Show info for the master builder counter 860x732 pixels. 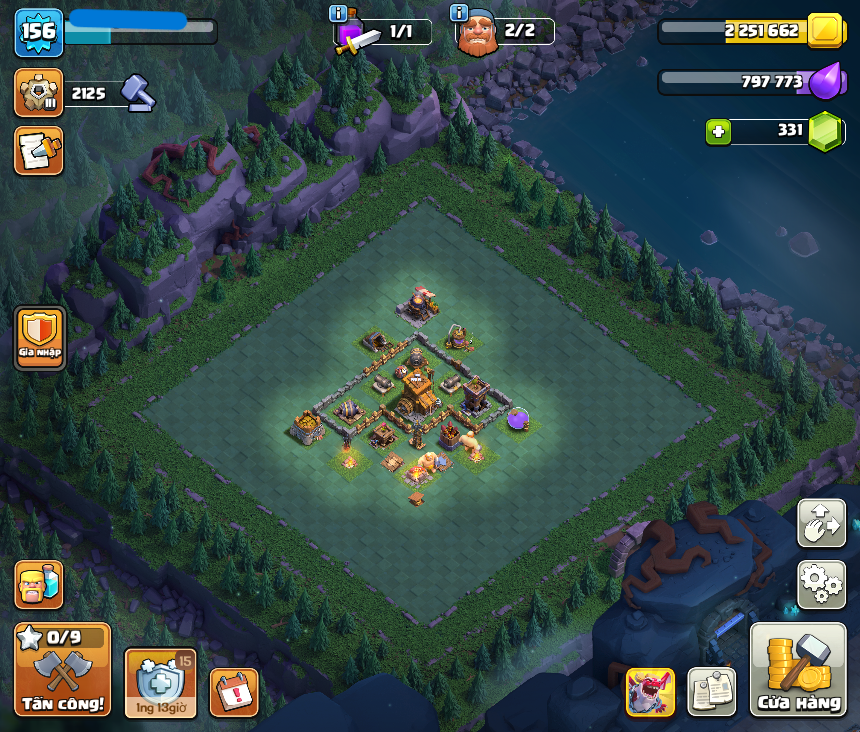pos(459,13)
